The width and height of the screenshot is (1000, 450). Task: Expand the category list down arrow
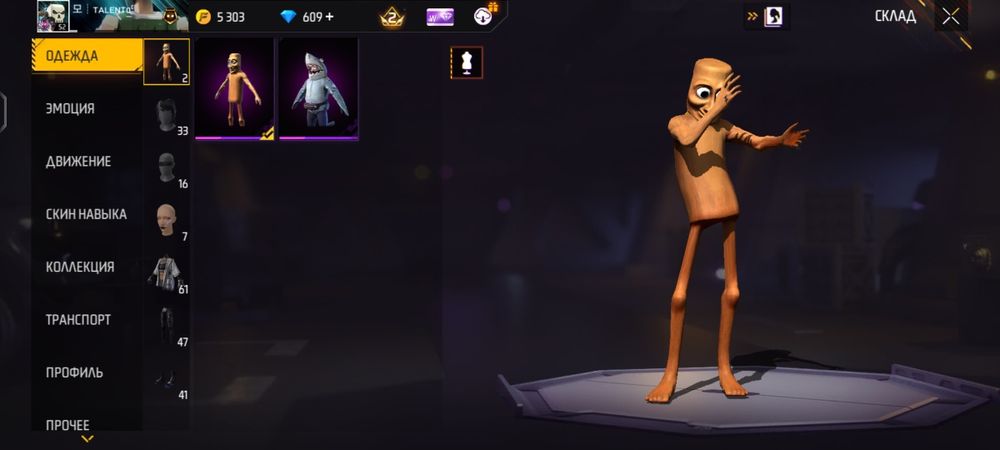pos(87,438)
